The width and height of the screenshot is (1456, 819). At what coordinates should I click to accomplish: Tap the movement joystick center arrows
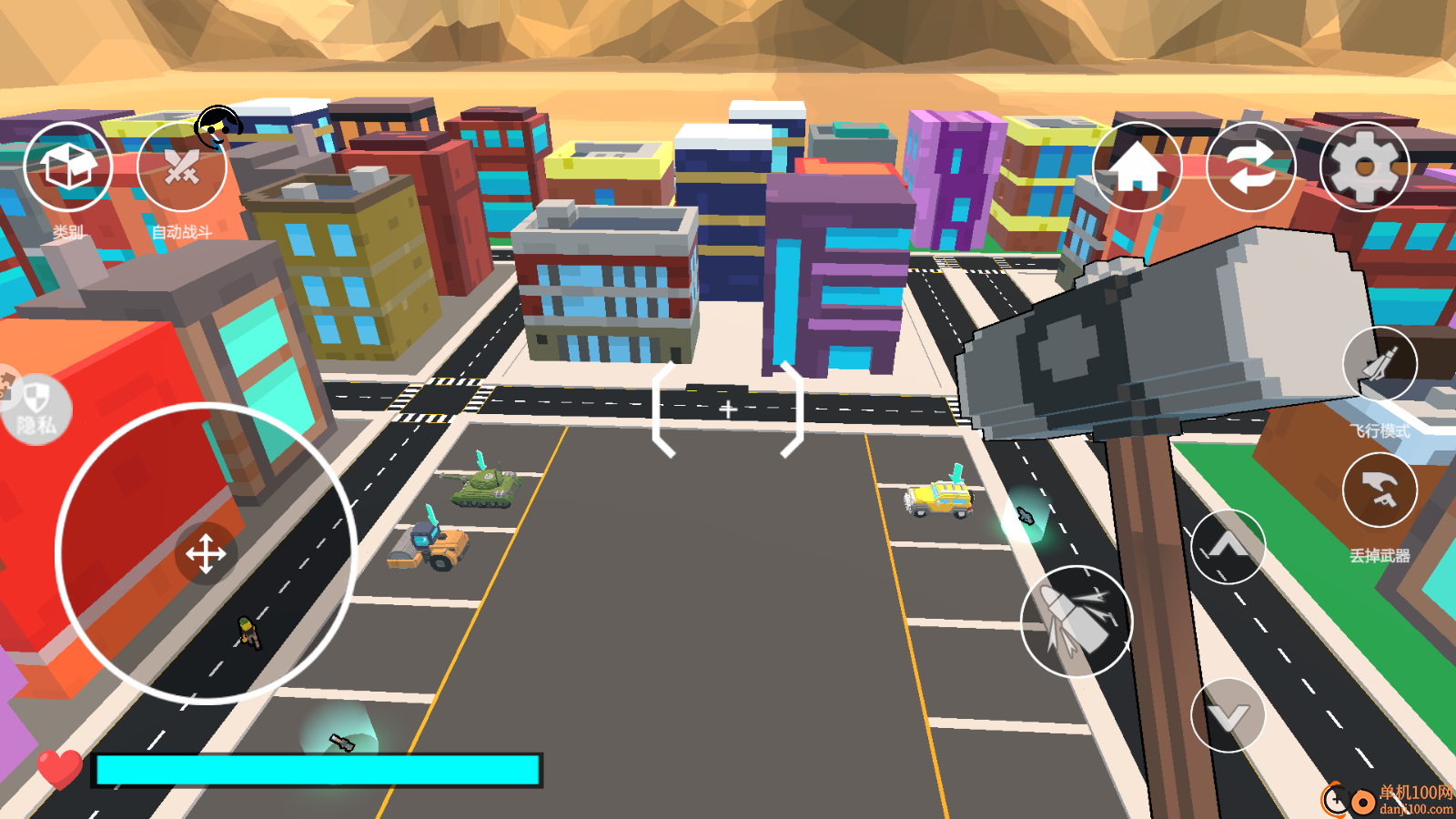point(206,553)
